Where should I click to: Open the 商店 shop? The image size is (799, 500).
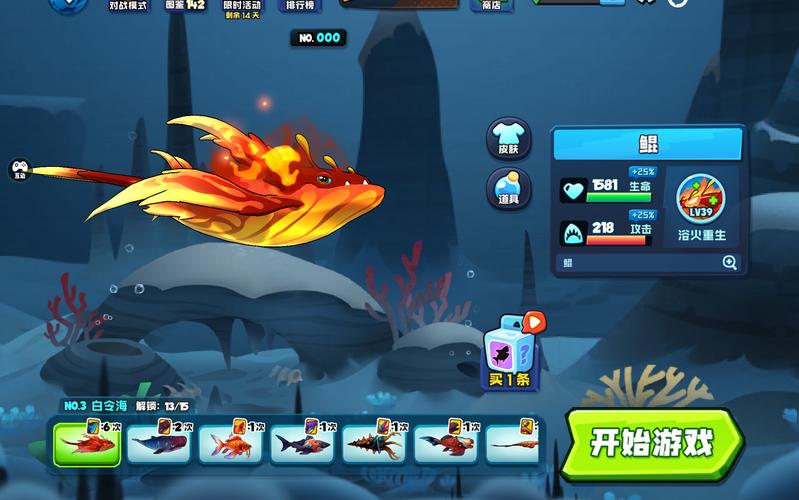point(491,5)
